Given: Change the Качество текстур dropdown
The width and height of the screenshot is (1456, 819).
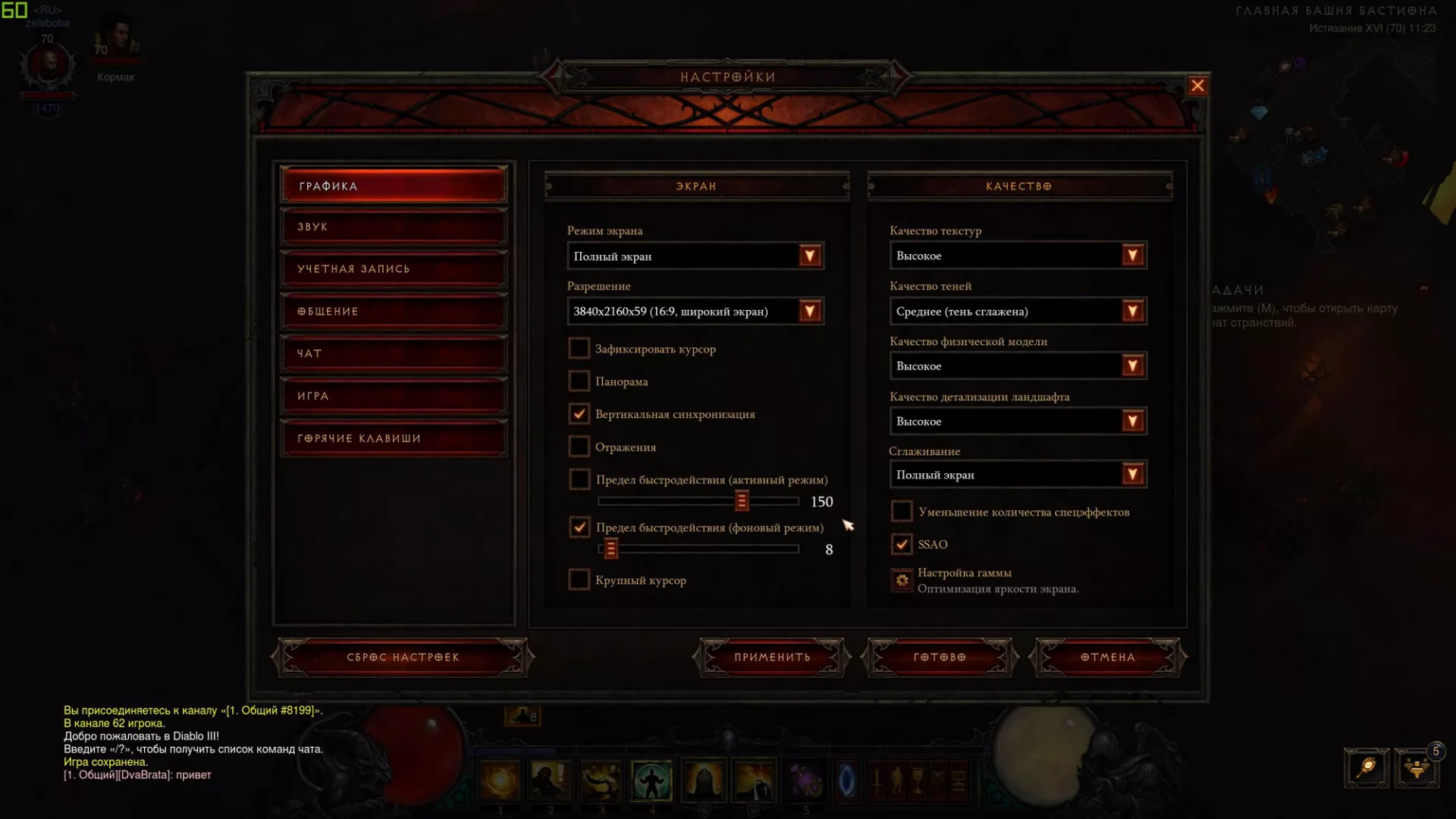Looking at the screenshot, I should click(x=1132, y=256).
